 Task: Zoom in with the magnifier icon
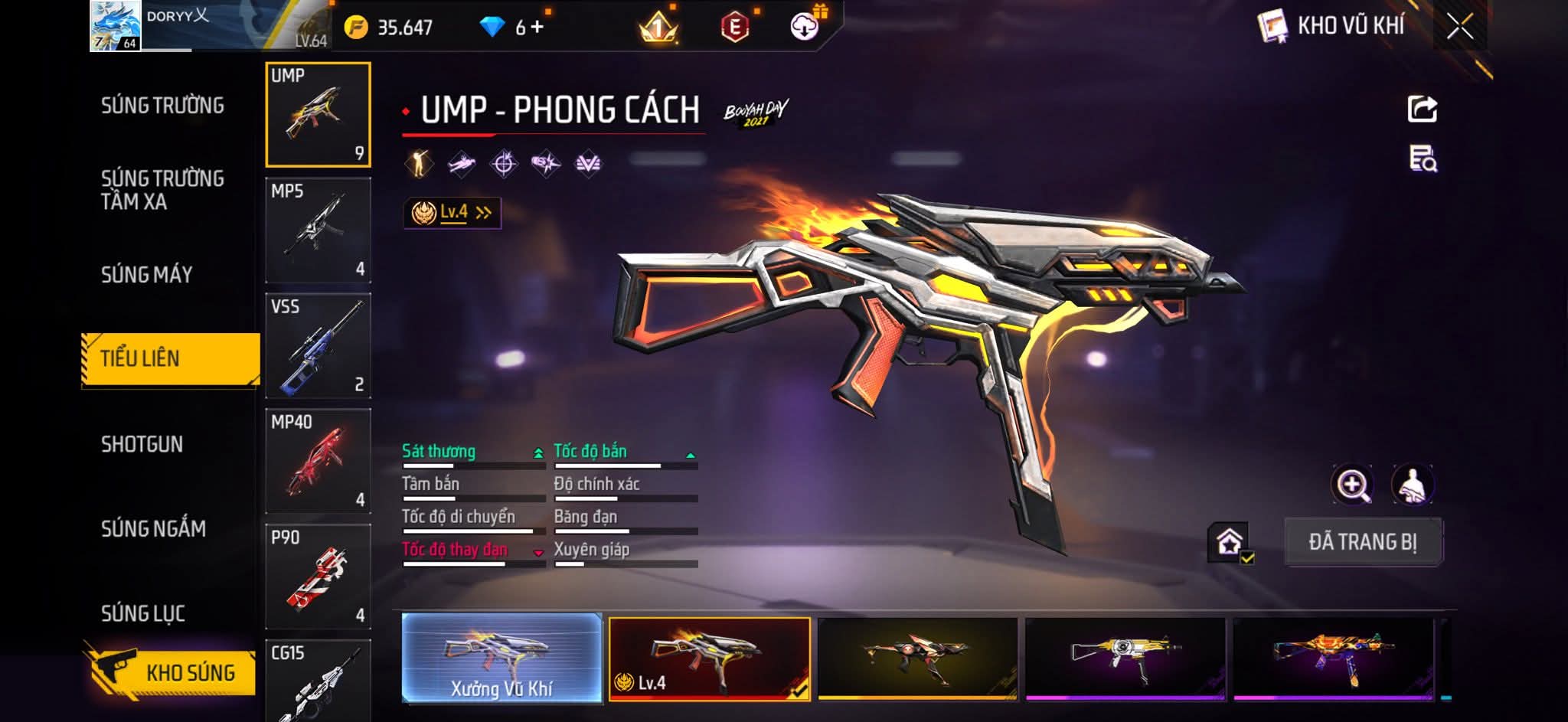pyautogui.click(x=1352, y=485)
